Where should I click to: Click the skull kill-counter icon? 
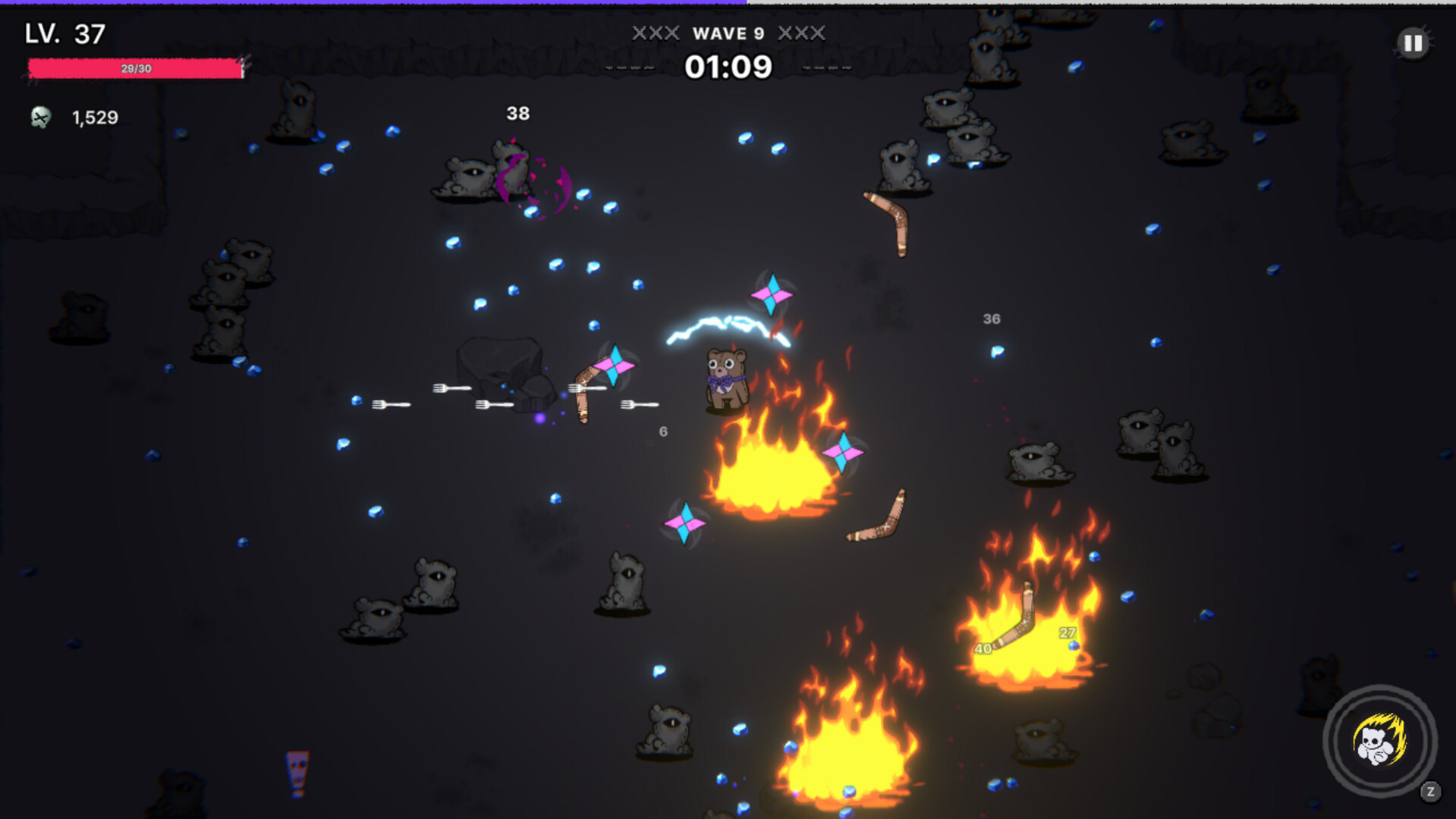click(x=41, y=118)
